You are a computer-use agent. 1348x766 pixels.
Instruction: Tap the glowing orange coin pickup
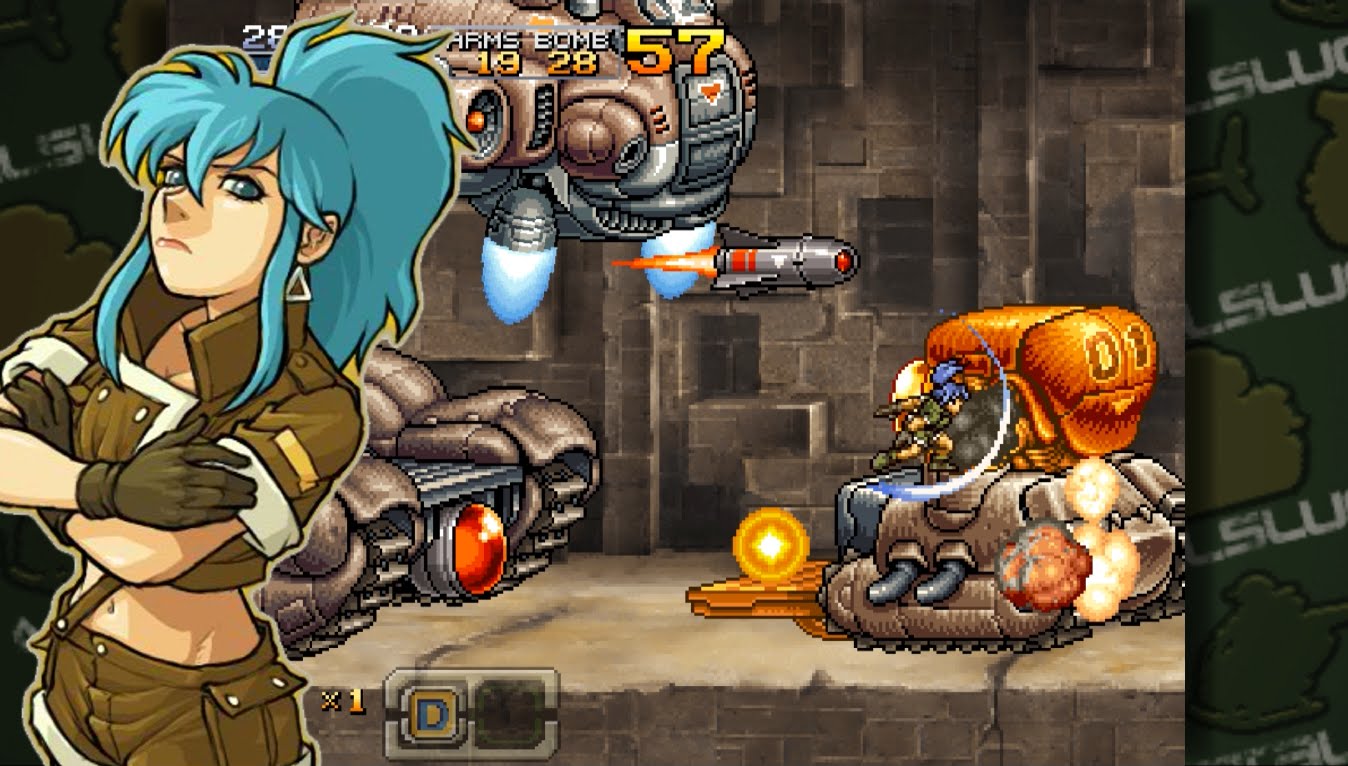click(x=772, y=541)
